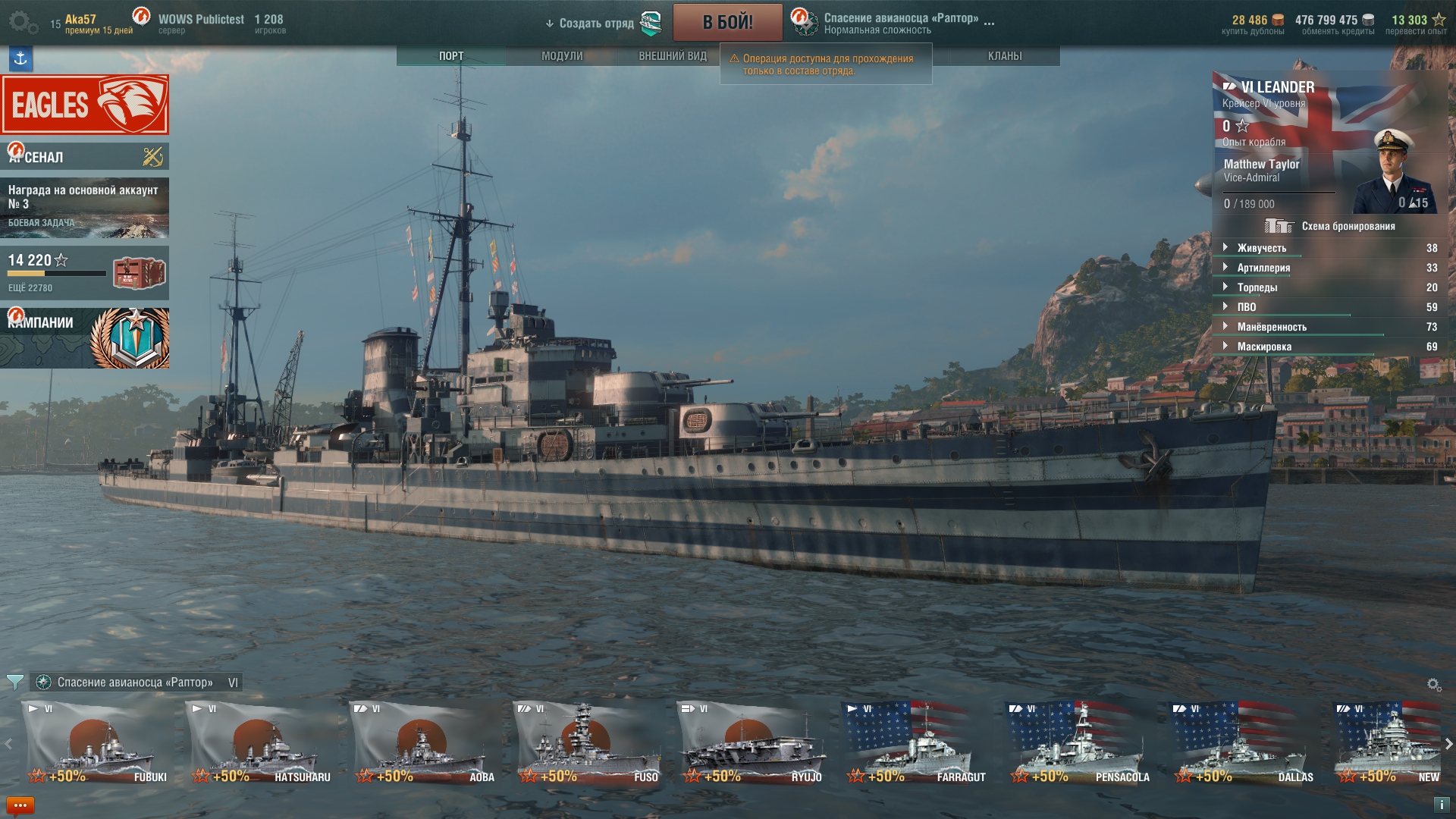Screen dimensions: 1456x819
Task: Choose the Ryujo carrier in carousel
Action: [752, 743]
